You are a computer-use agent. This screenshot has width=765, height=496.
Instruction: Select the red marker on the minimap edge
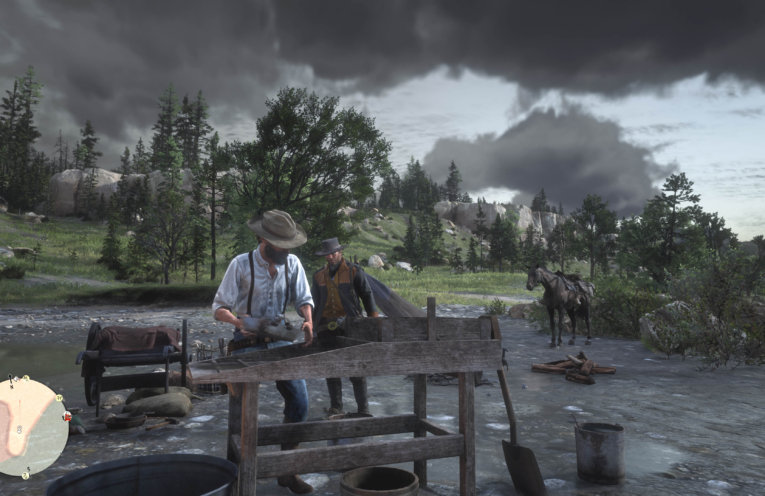point(66,415)
